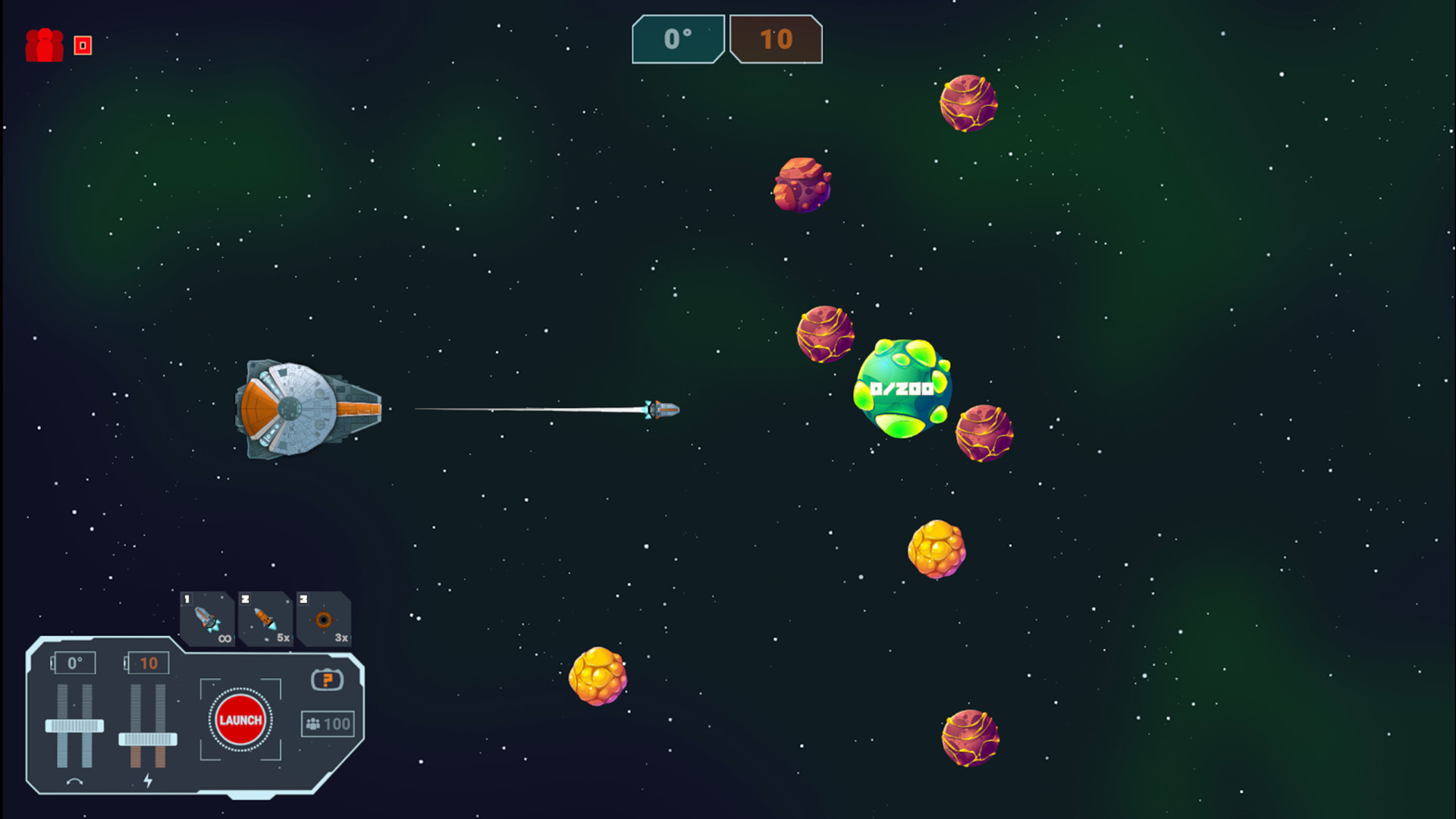Click the red players icon top-left
This screenshot has height=819, width=1456.
[x=45, y=45]
